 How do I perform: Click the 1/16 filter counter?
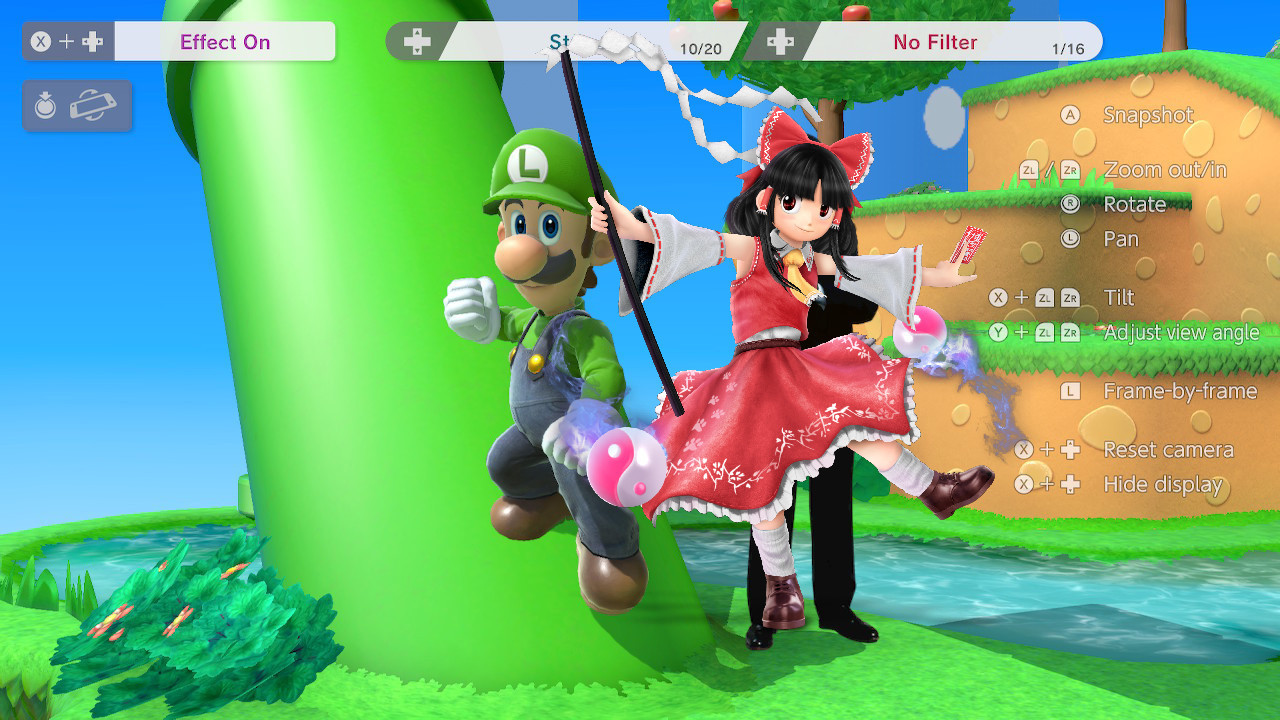[1069, 45]
